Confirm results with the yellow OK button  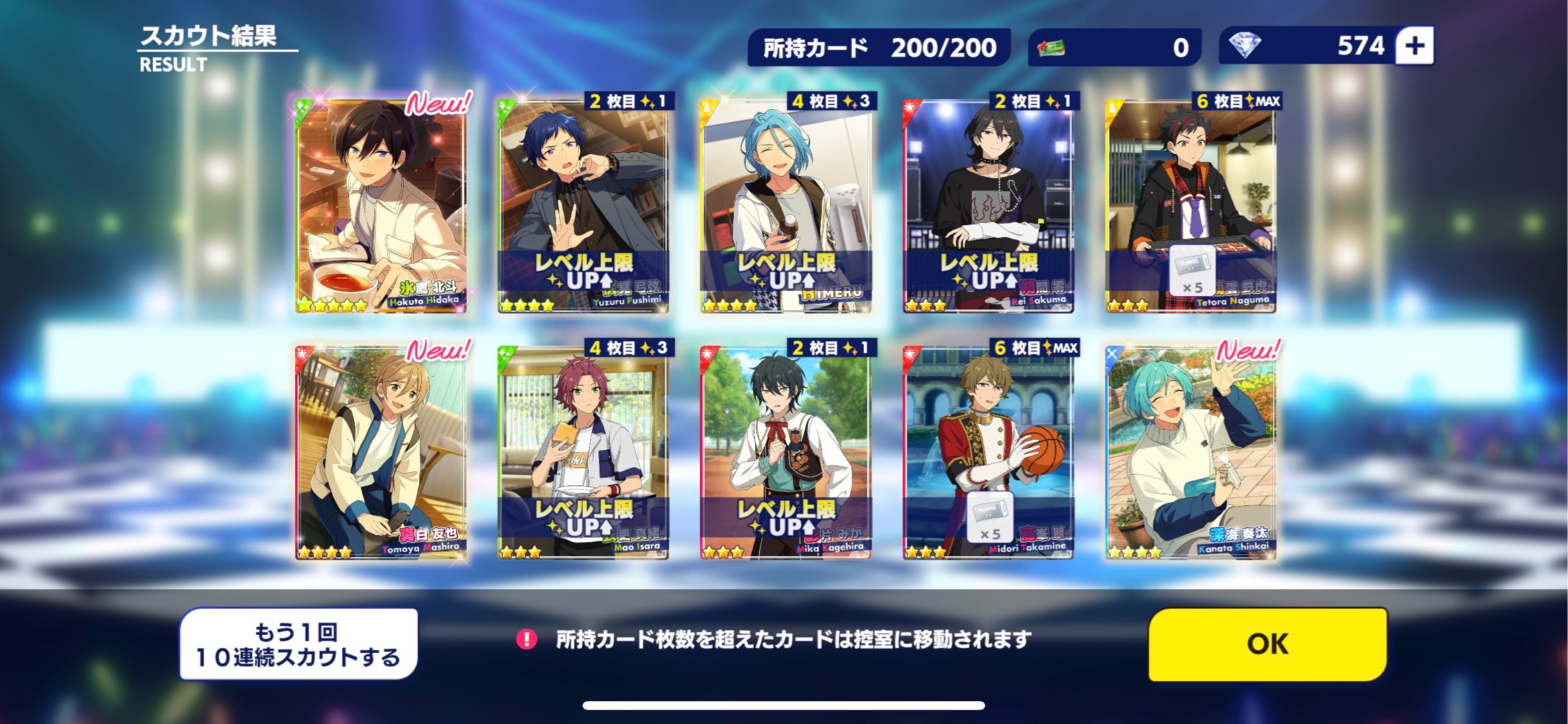tap(1267, 644)
